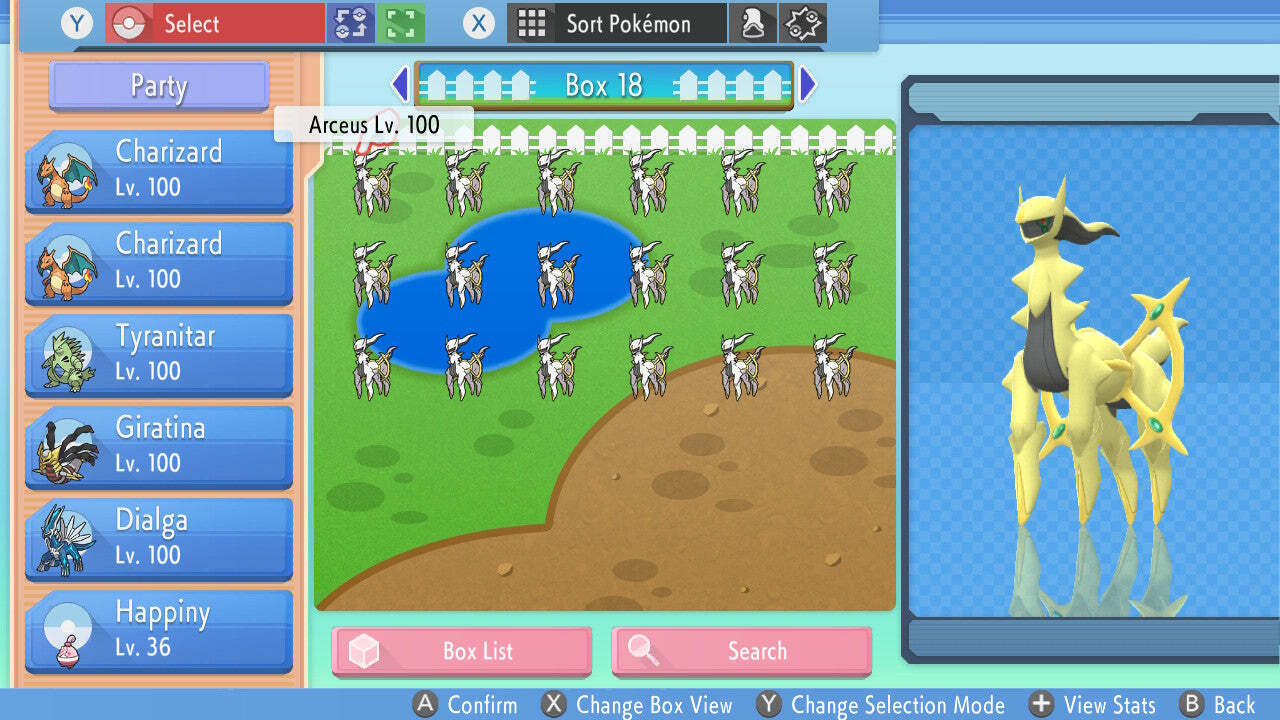
Task: Switch to the Party tab
Action: 157,87
